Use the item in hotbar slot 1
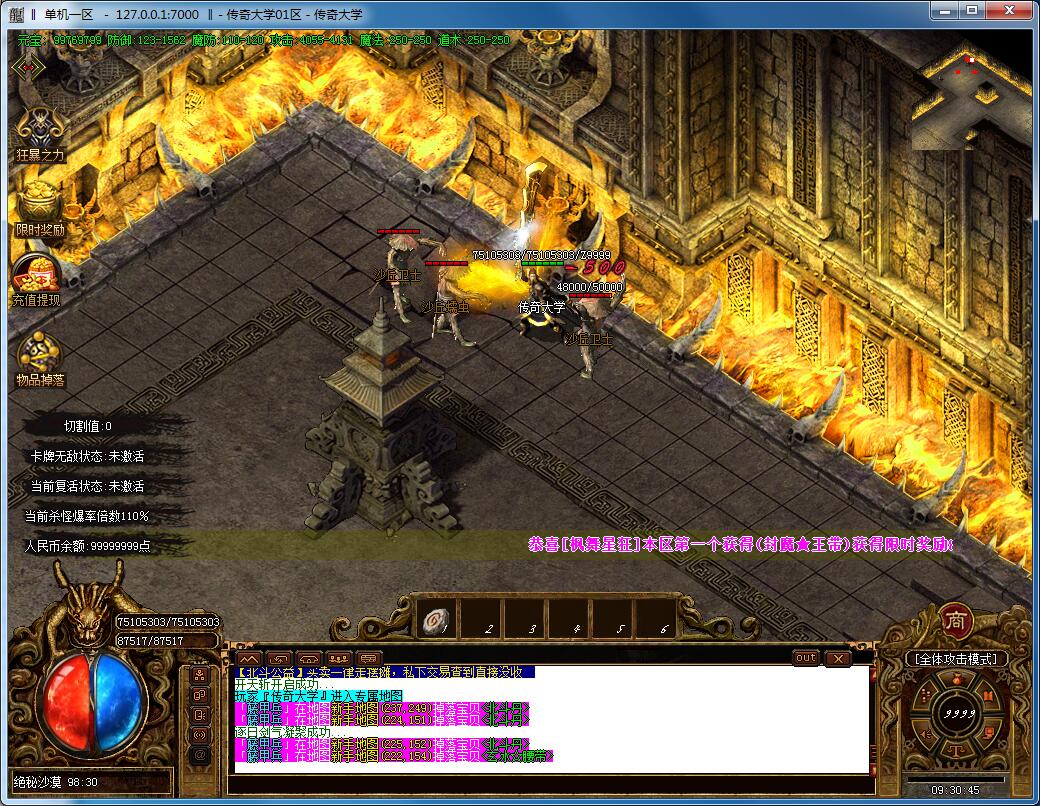Image resolution: width=1040 pixels, height=806 pixels. pos(437,619)
